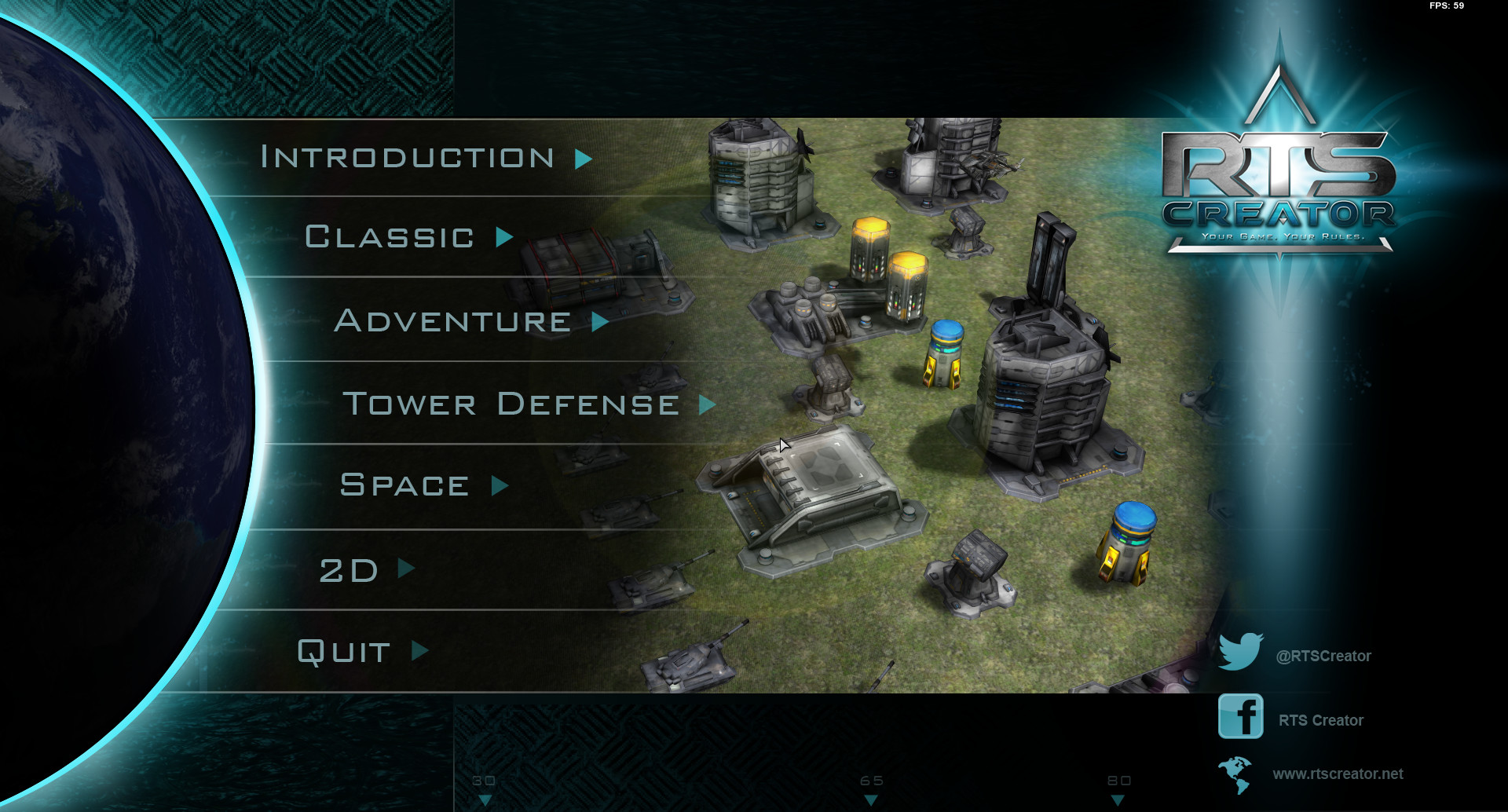Click the arrow icon next to 2D
This screenshot has width=1508, height=812.
(x=405, y=569)
